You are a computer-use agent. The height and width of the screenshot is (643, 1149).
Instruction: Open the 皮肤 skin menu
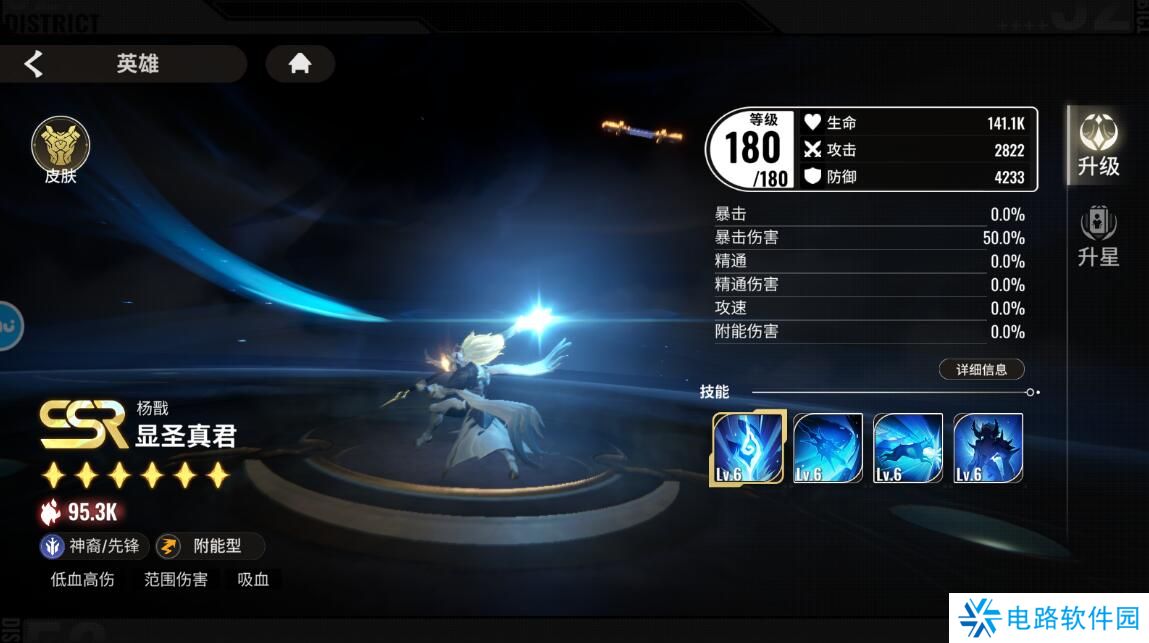coord(60,151)
